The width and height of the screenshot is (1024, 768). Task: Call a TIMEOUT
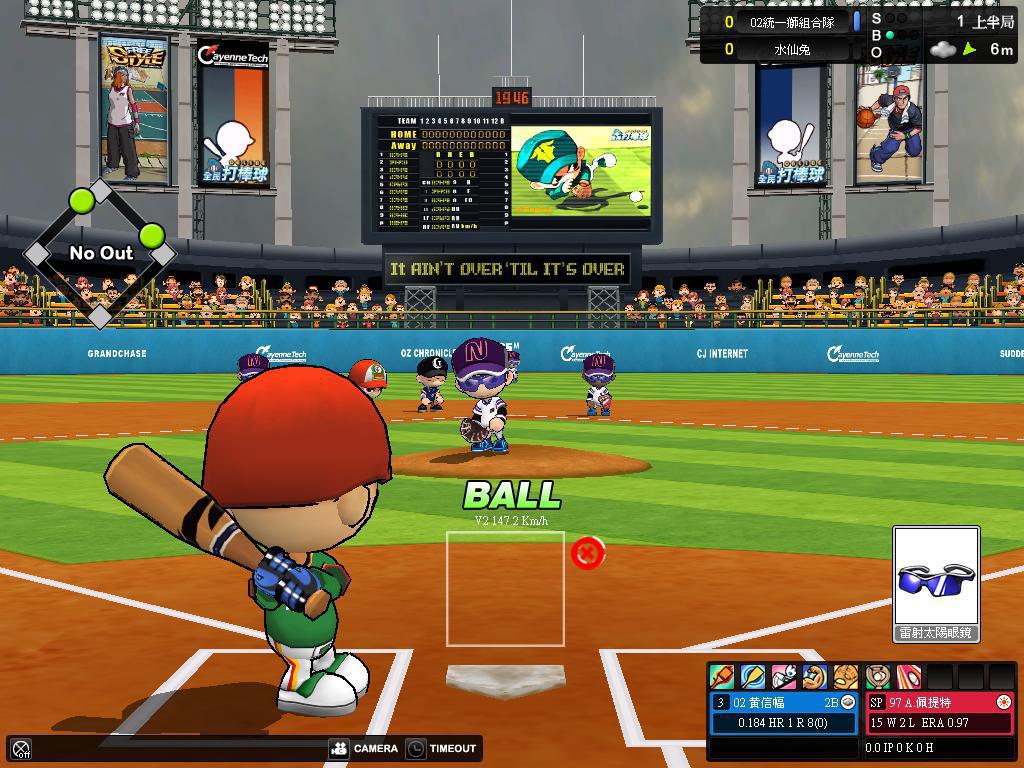coord(441,748)
